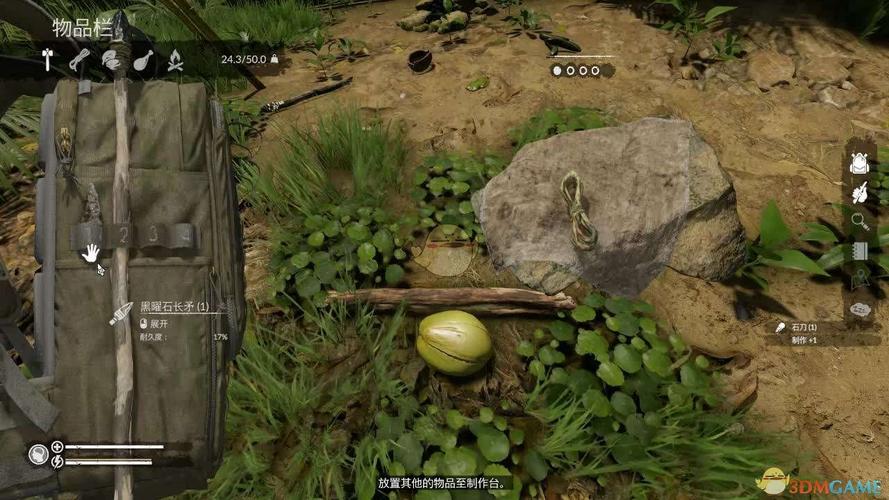This screenshot has width=889, height=500.
Task: Select the leaf-shaped inventory tab
Action: (x=111, y=60)
